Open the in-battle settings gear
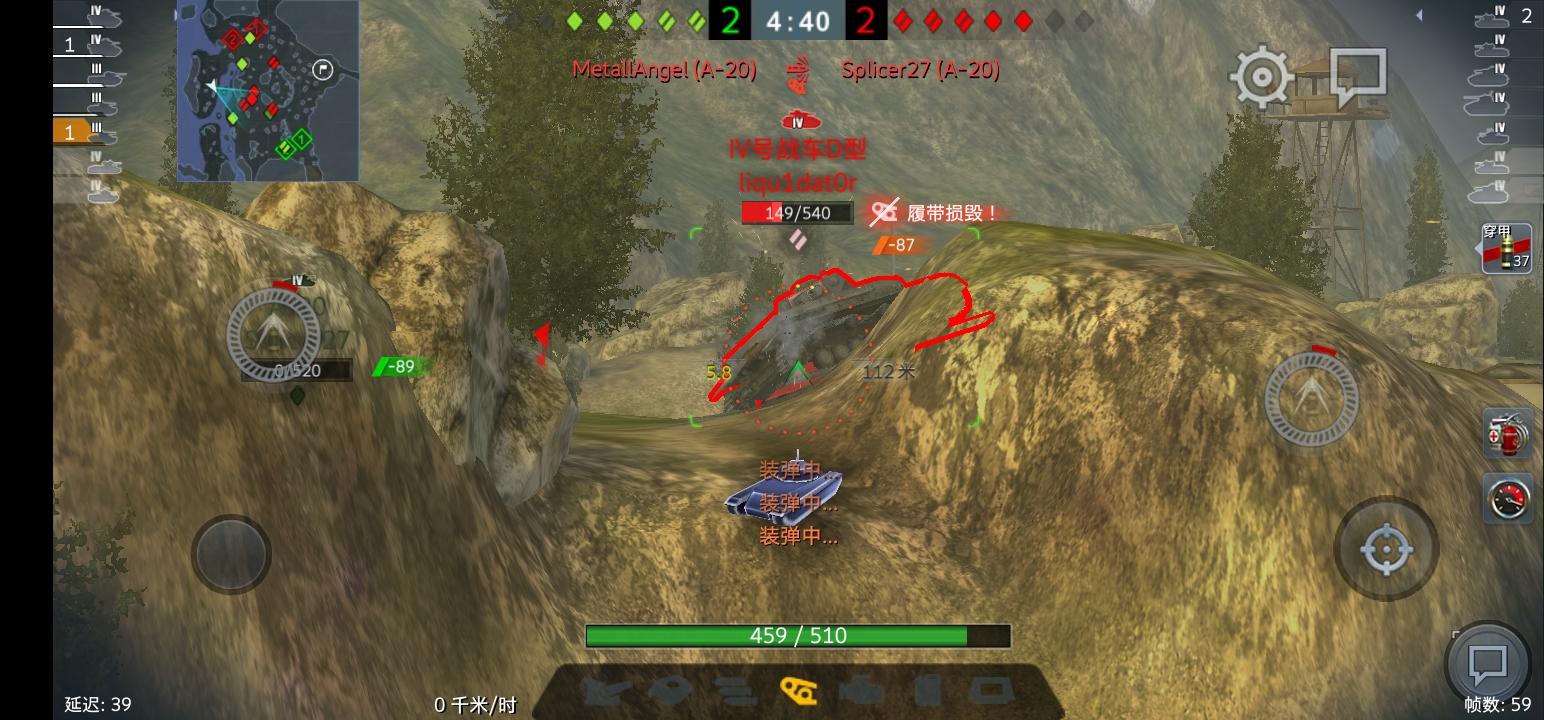1544x720 pixels. click(x=1261, y=75)
